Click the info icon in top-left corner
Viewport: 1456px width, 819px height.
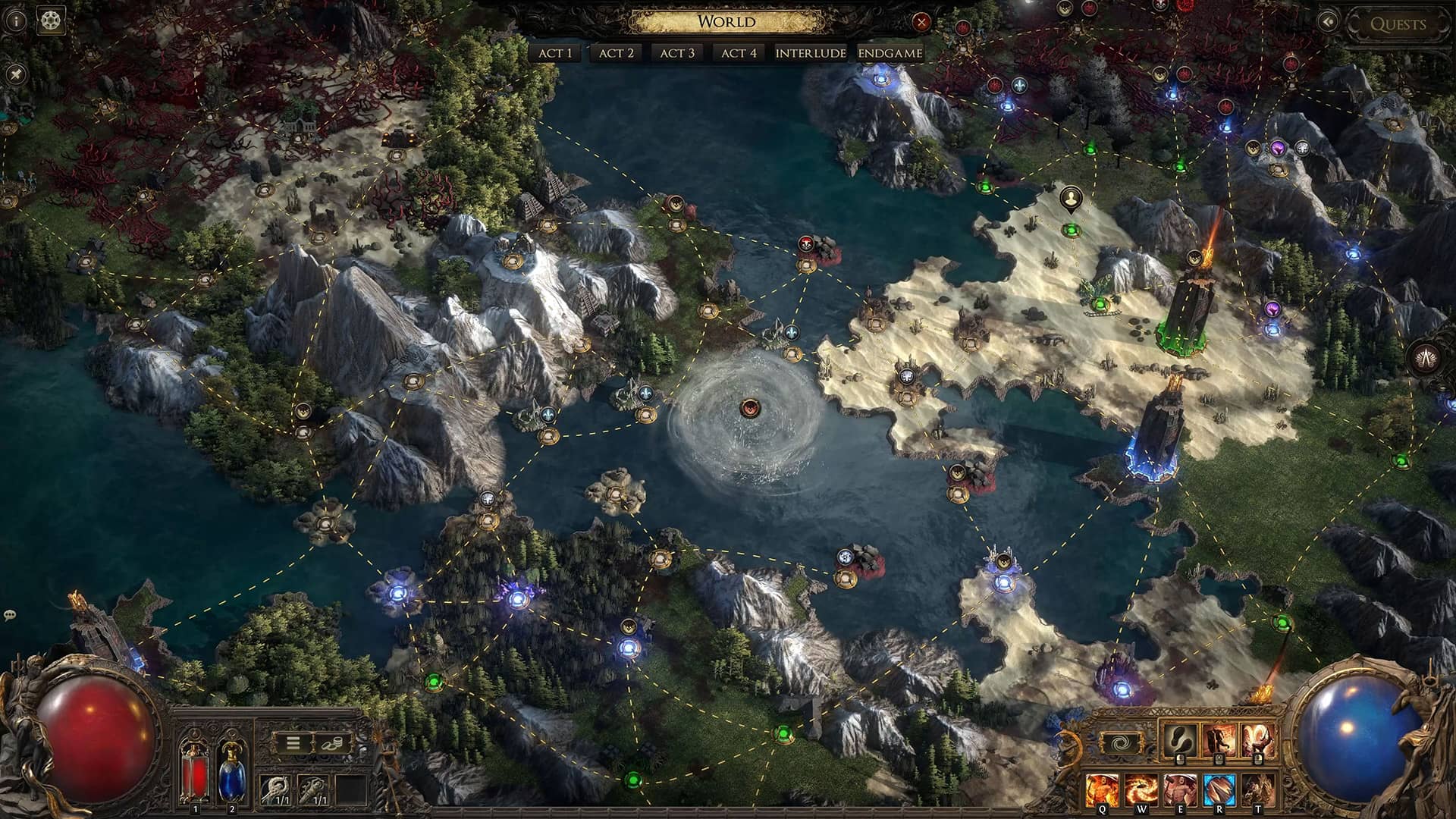[16, 20]
